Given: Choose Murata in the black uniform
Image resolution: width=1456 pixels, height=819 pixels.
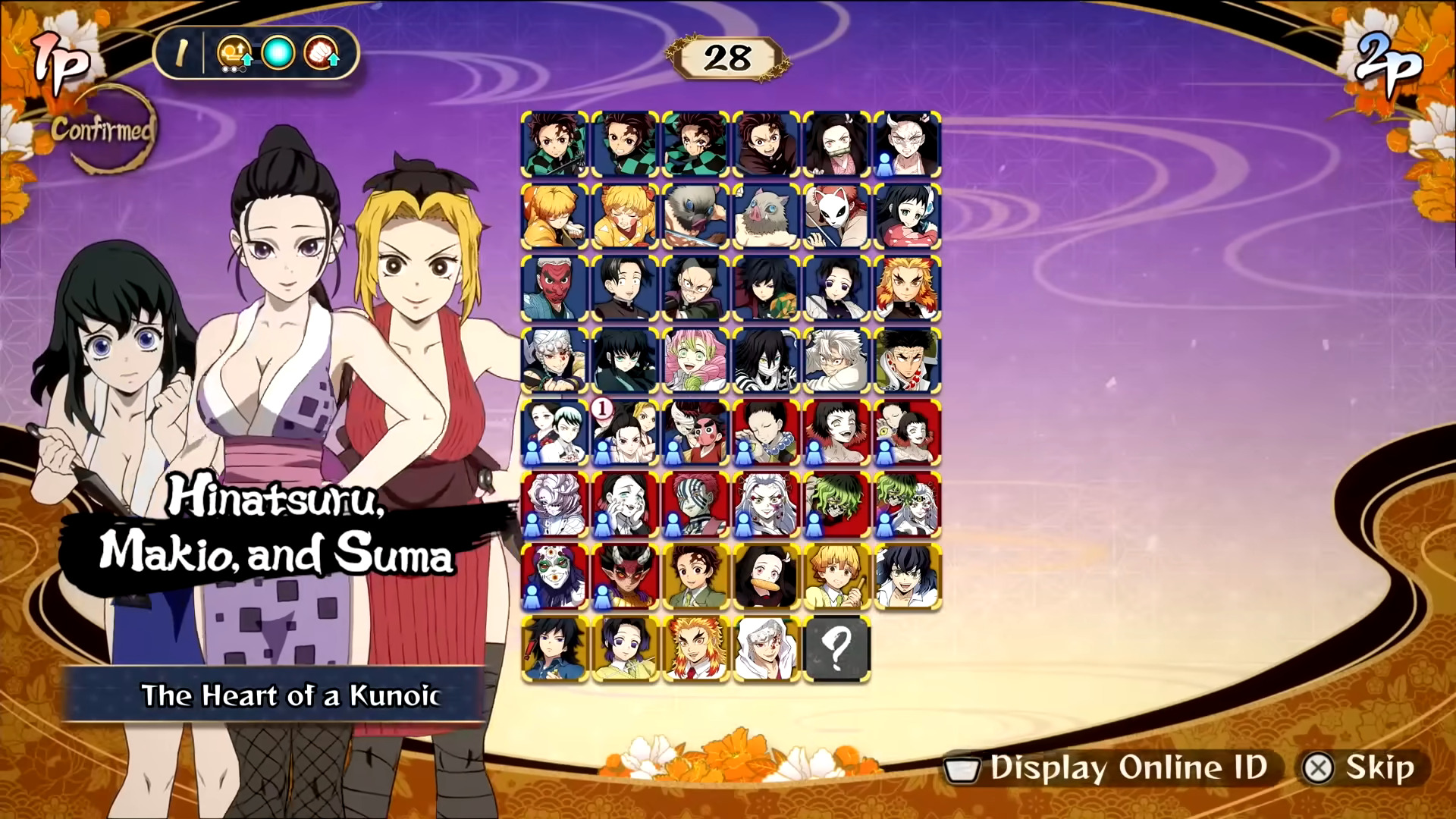Looking at the screenshot, I should (625, 288).
